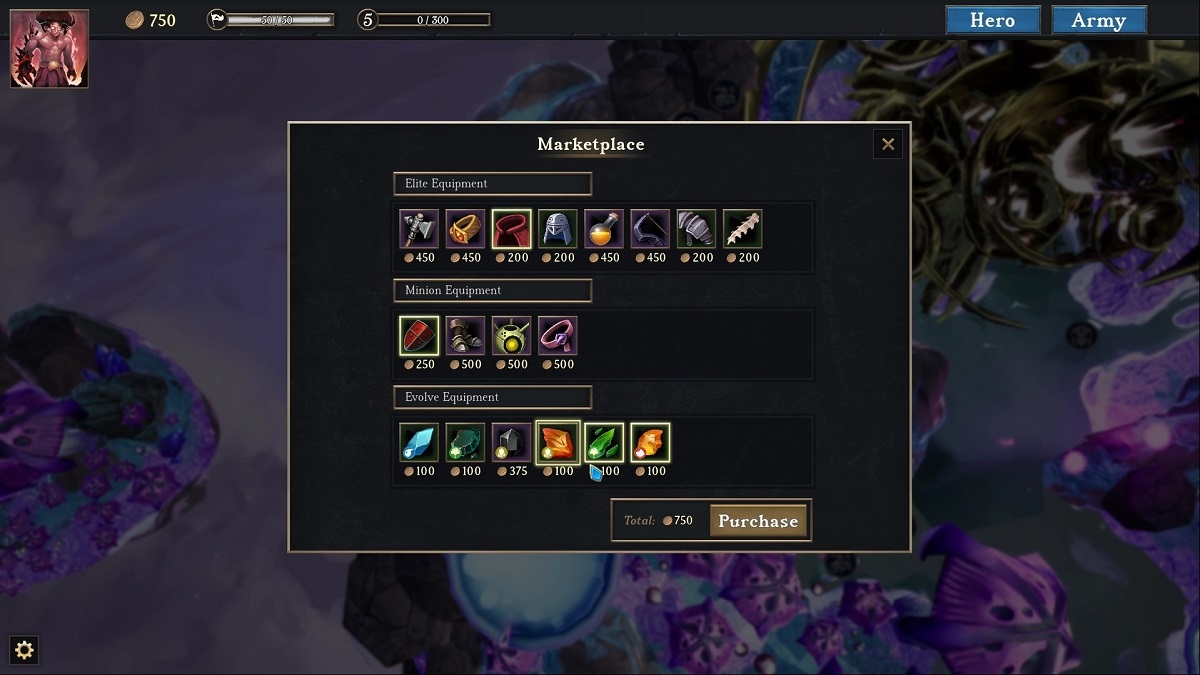The width and height of the screenshot is (1200, 675).
Task: Pick the steel helmet for 200
Action: coord(557,229)
